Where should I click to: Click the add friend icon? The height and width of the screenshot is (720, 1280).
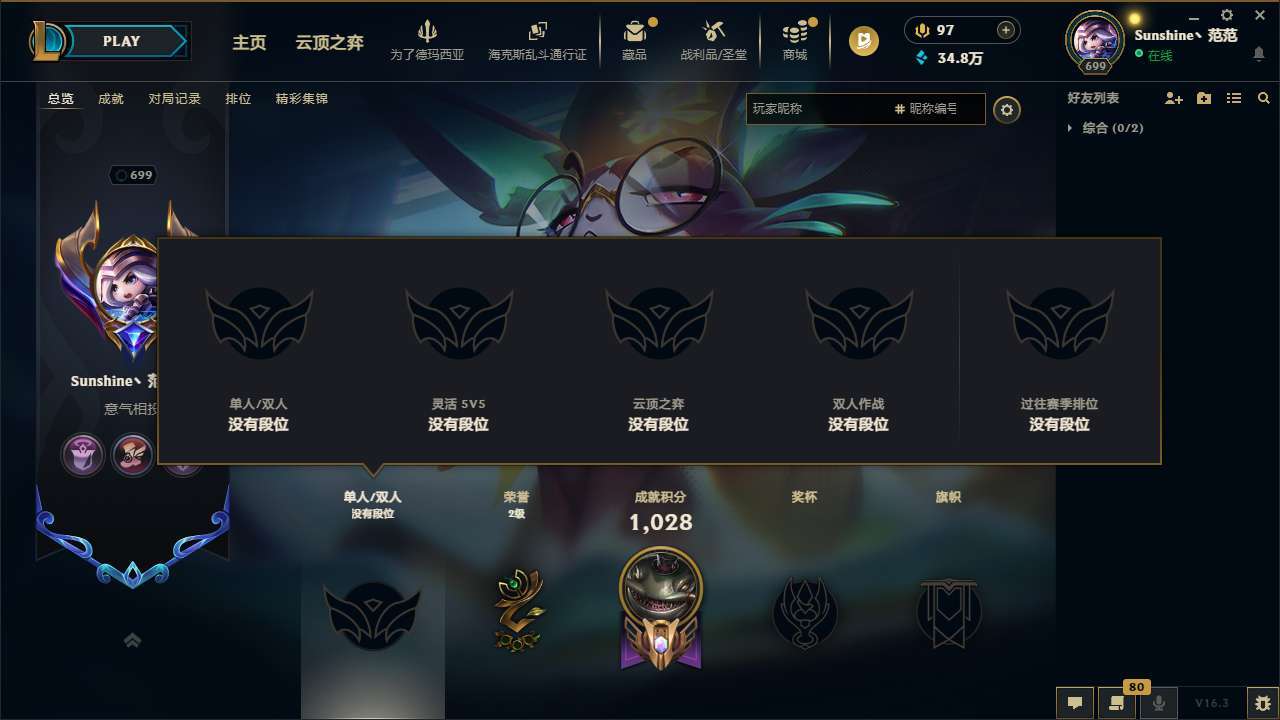[x=1172, y=98]
